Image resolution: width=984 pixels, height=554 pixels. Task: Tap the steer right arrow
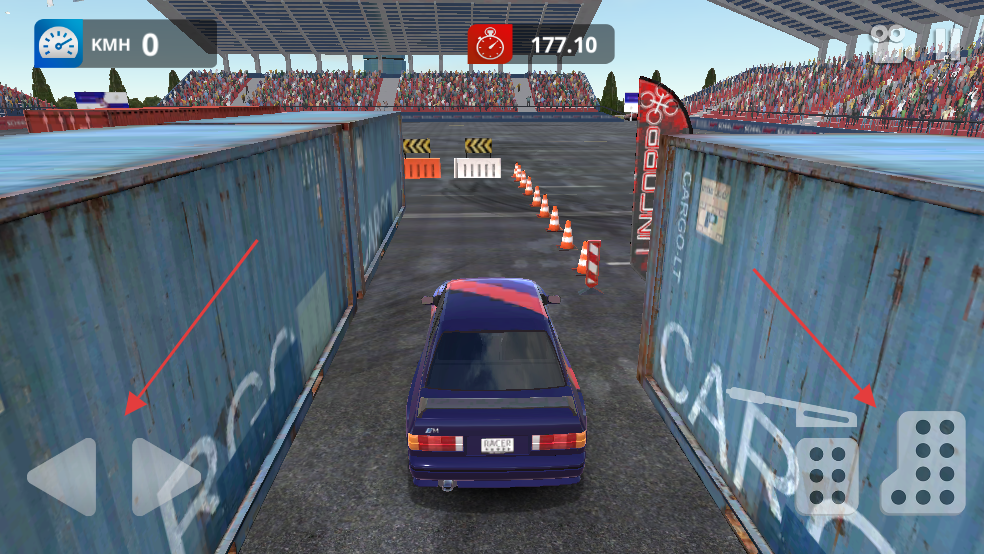[165, 477]
